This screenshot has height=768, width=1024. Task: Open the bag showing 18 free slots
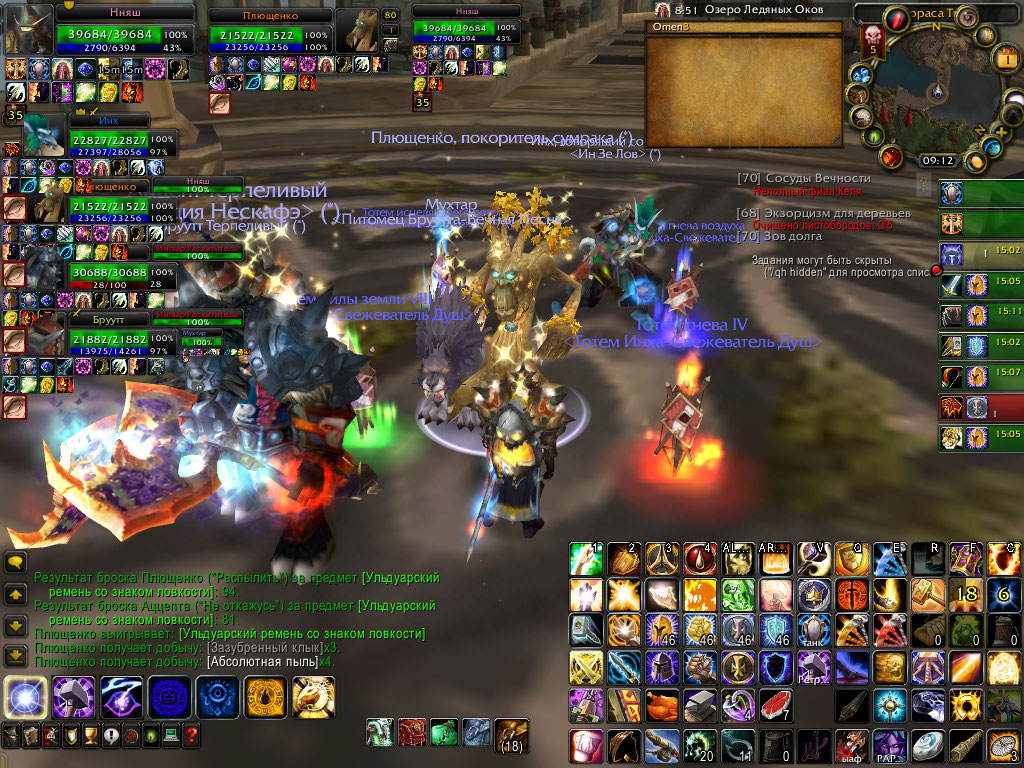(x=512, y=735)
